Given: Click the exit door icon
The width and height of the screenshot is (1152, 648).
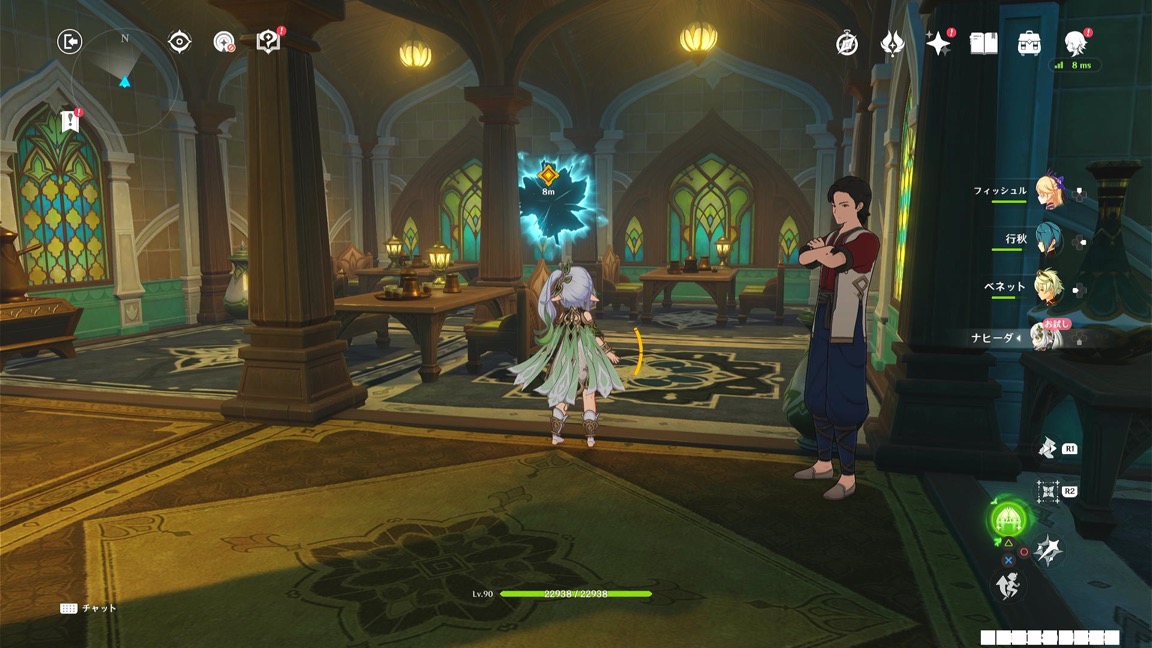Looking at the screenshot, I should click(x=69, y=41).
